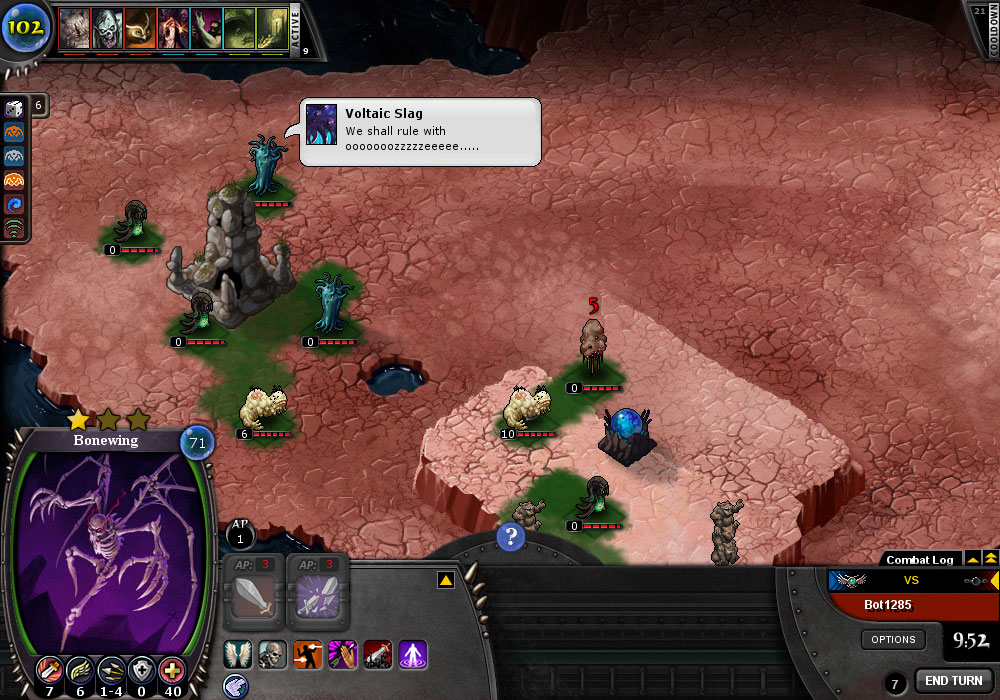This screenshot has height=700, width=1000.
Task: Expand combat log with single up arrow
Action: [971, 559]
